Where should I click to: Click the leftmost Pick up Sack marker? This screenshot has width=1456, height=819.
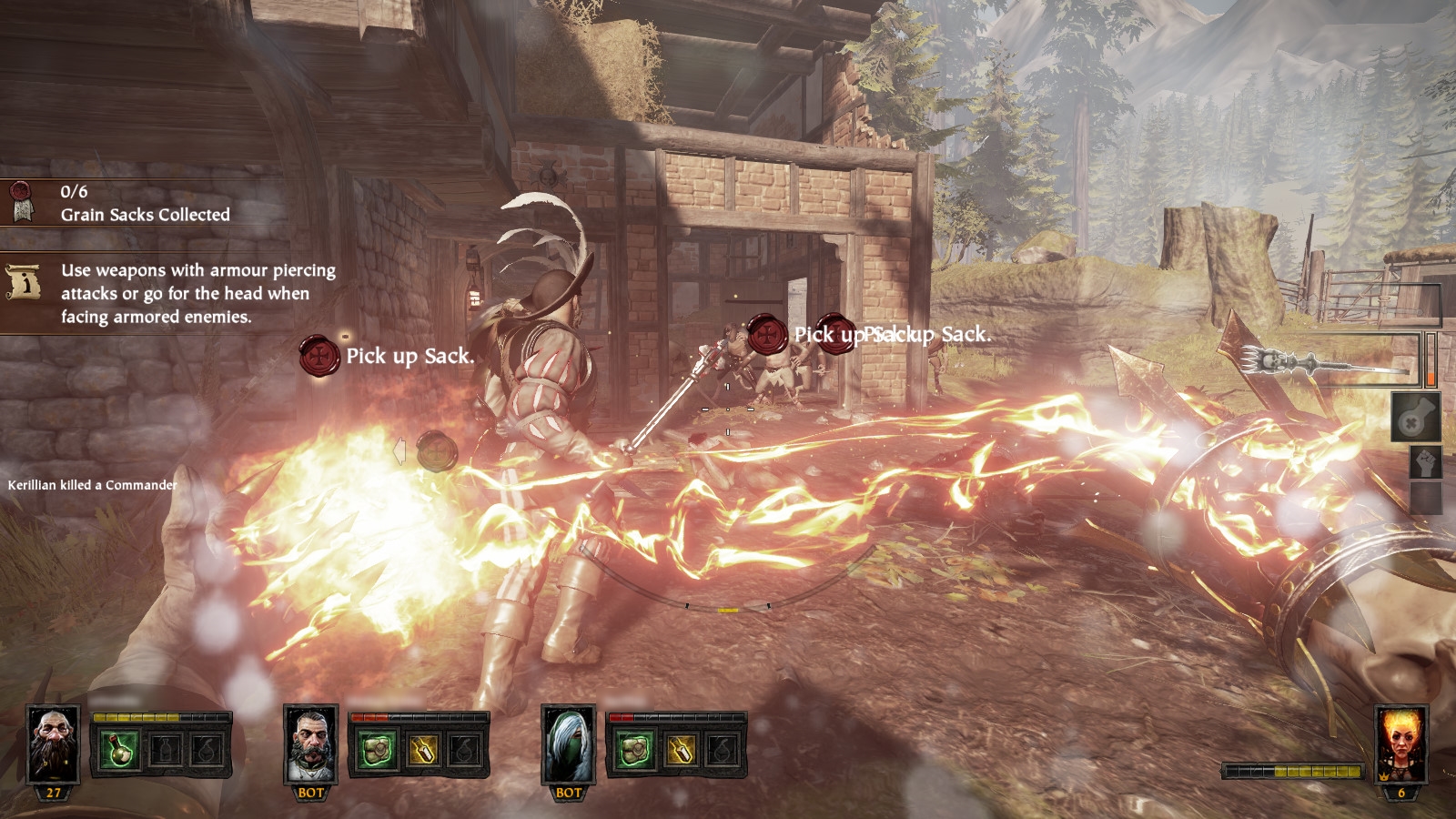click(x=319, y=355)
